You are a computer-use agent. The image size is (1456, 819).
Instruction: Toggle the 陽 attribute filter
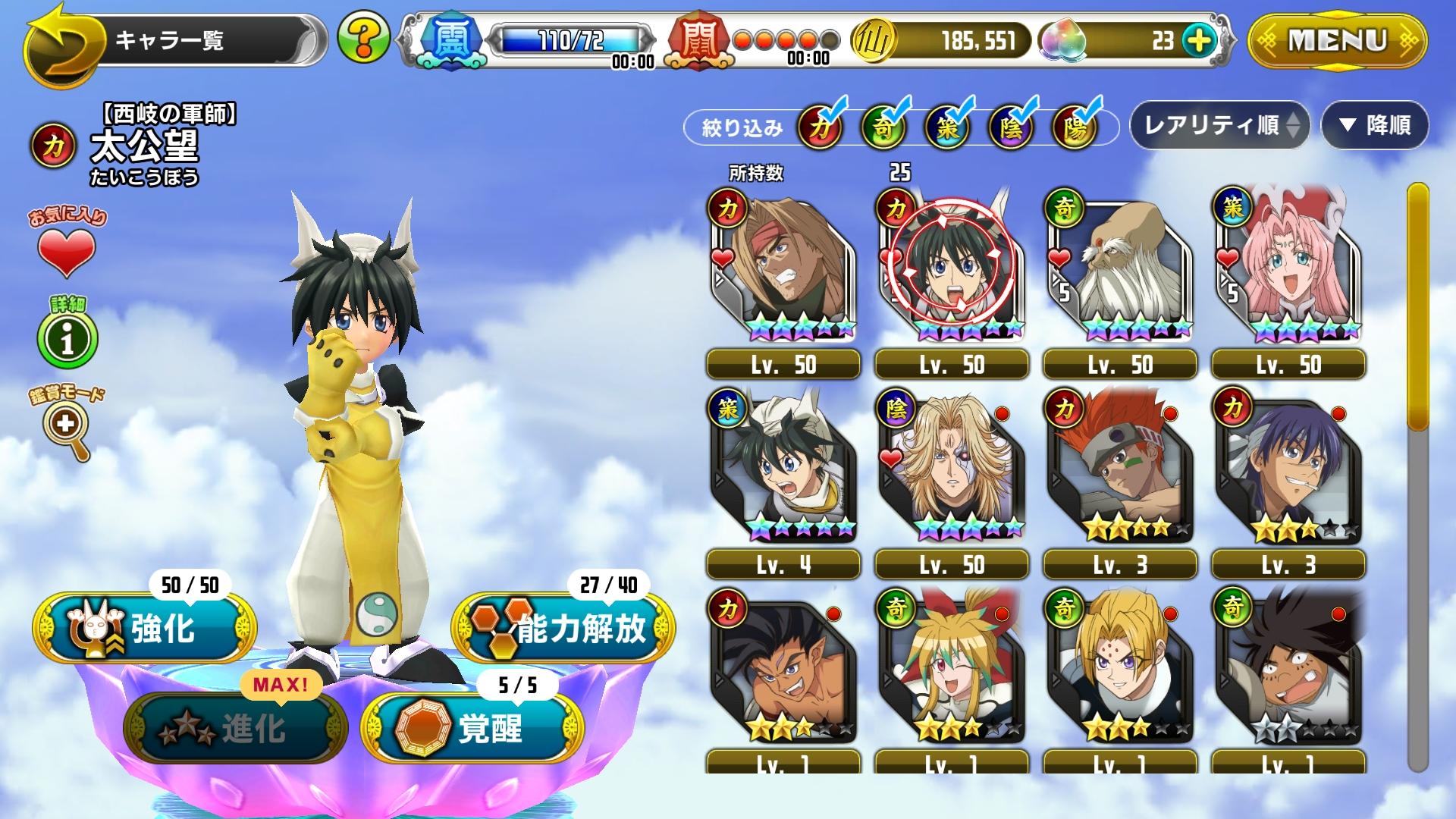[x=1075, y=127]
